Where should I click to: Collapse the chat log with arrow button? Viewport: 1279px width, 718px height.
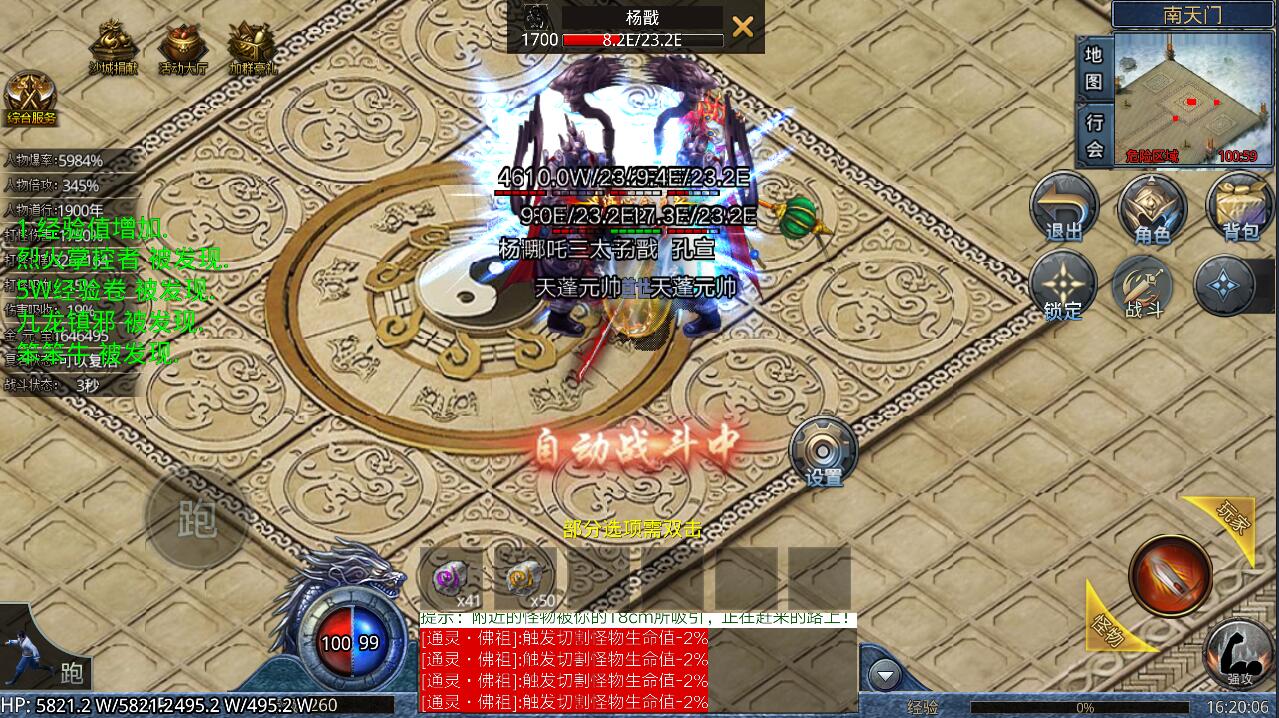tap(884, 675)
